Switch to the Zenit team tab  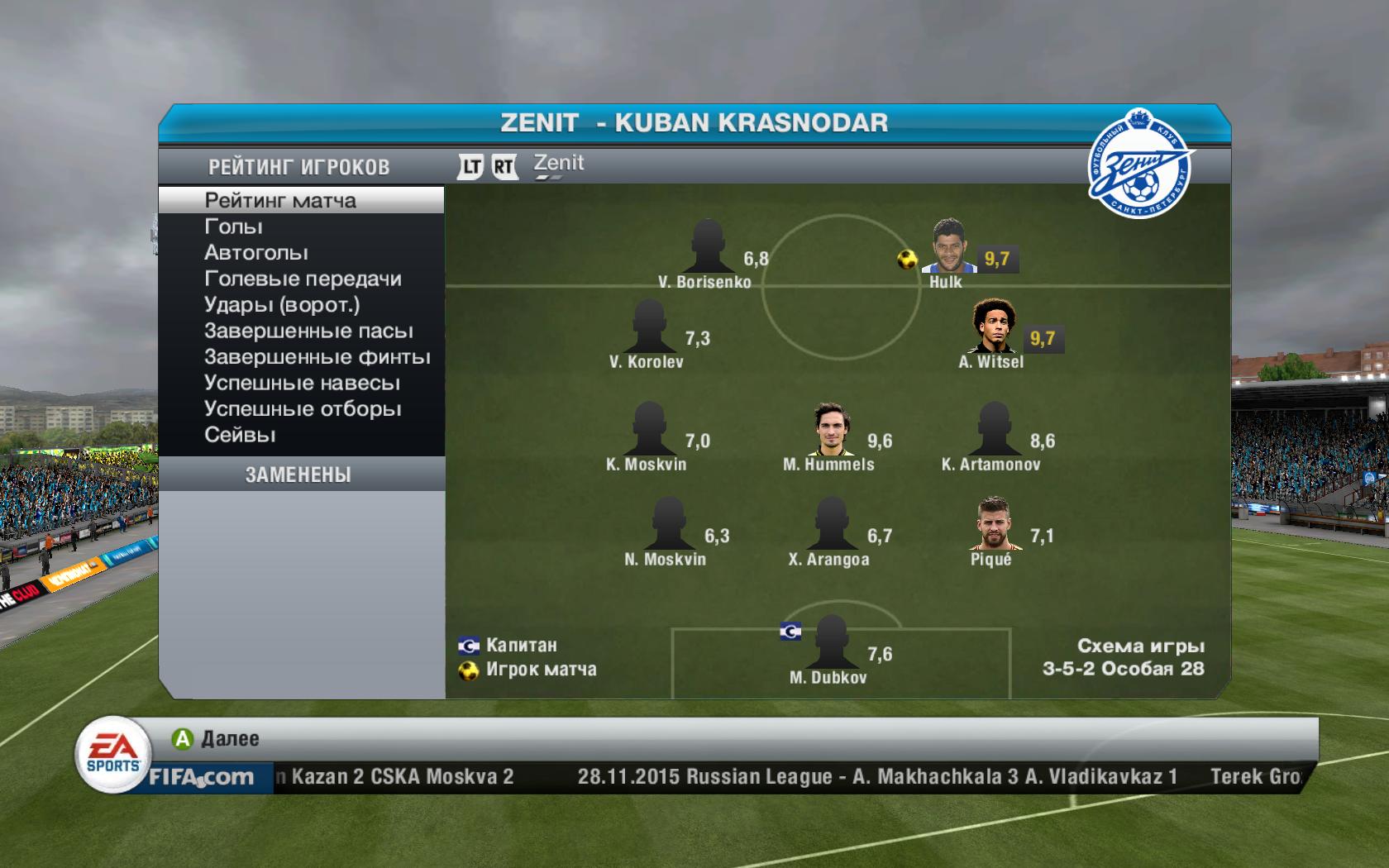coord(559,165)
